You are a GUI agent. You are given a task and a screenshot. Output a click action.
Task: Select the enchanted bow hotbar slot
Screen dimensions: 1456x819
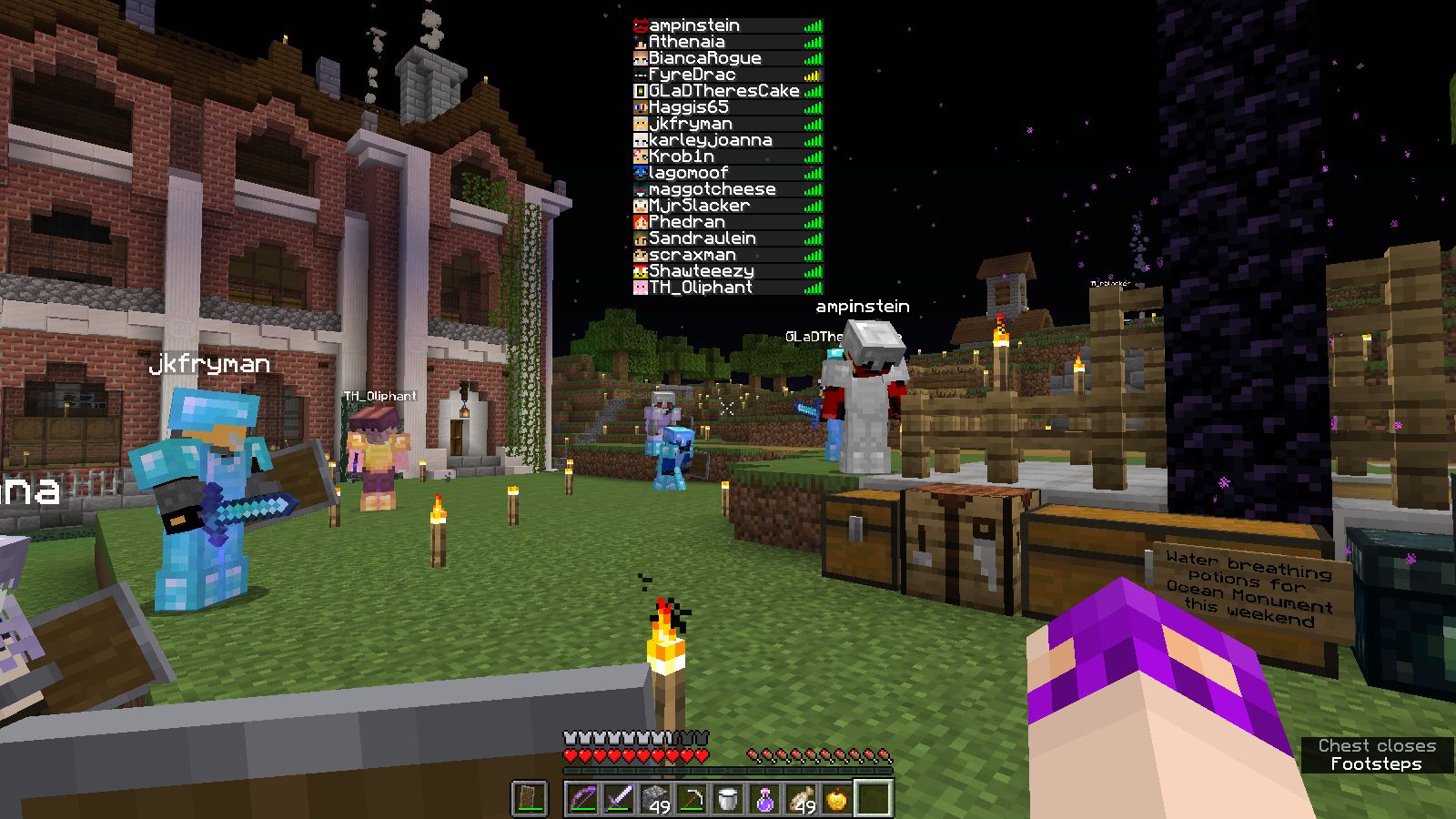(582, 799)
